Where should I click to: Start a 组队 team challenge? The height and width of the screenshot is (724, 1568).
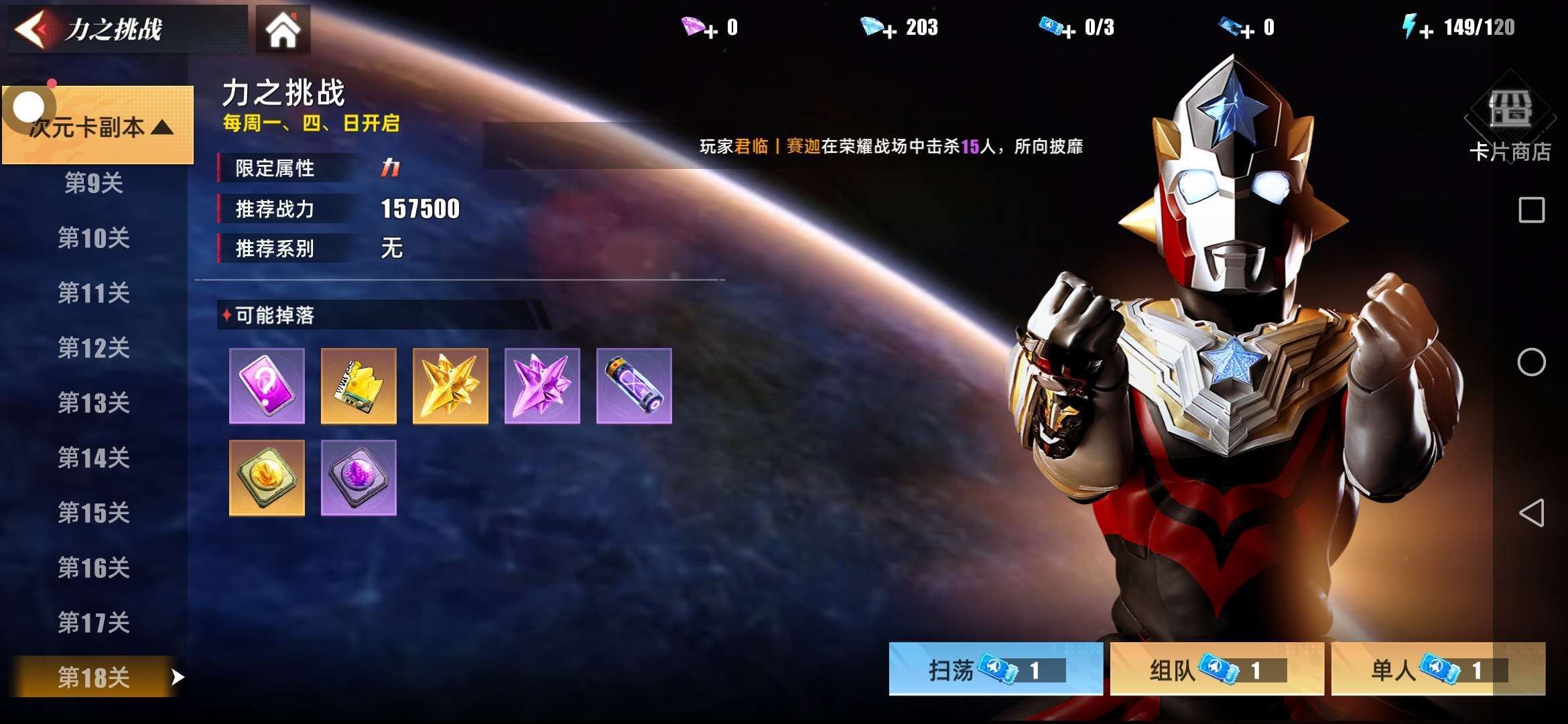pos(1216,669)
